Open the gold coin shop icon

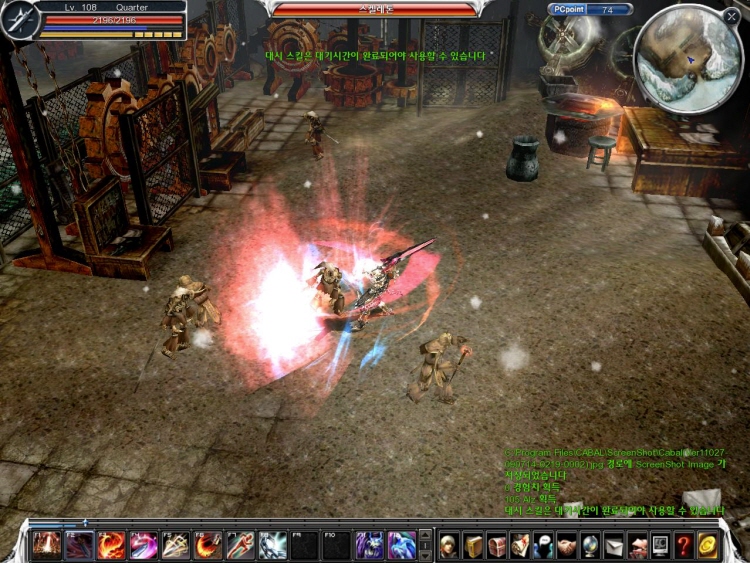coord(707,545)
